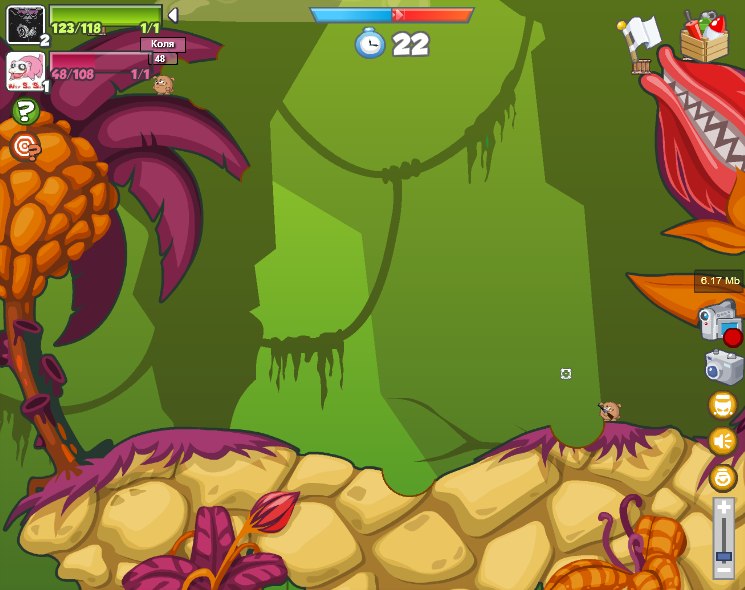Take a screenshot with the photo camera icon

pos(722,367)
